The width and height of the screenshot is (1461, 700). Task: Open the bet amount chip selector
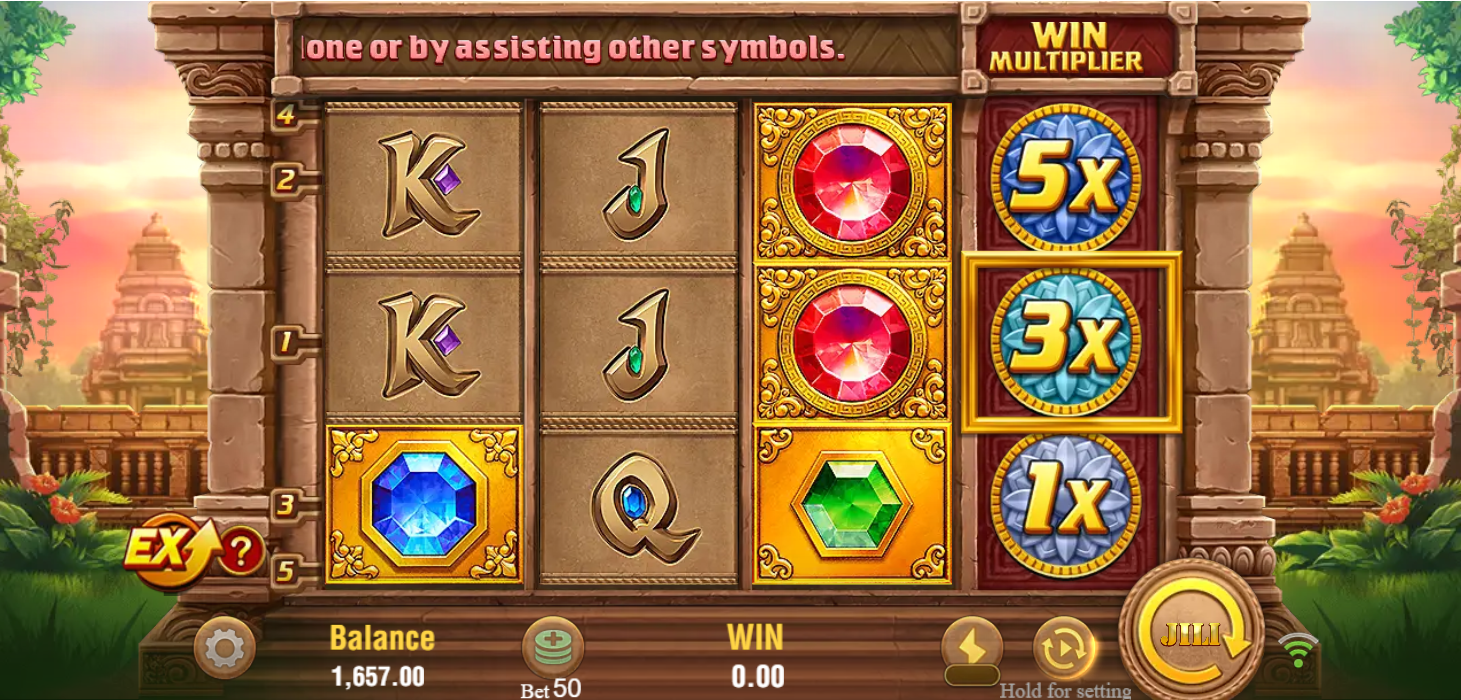click(552, 647)
